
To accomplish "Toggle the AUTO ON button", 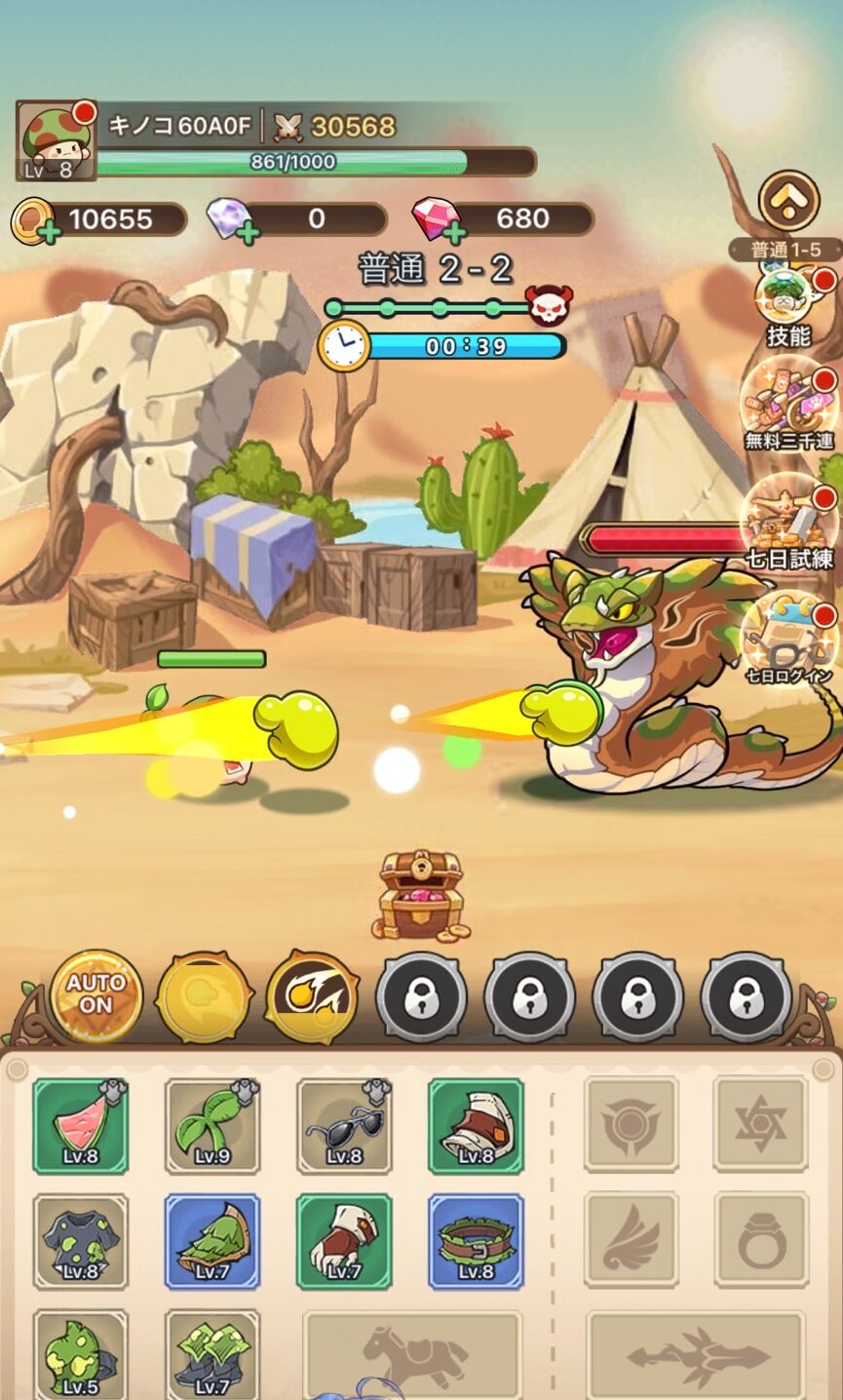I will point(96,995).
